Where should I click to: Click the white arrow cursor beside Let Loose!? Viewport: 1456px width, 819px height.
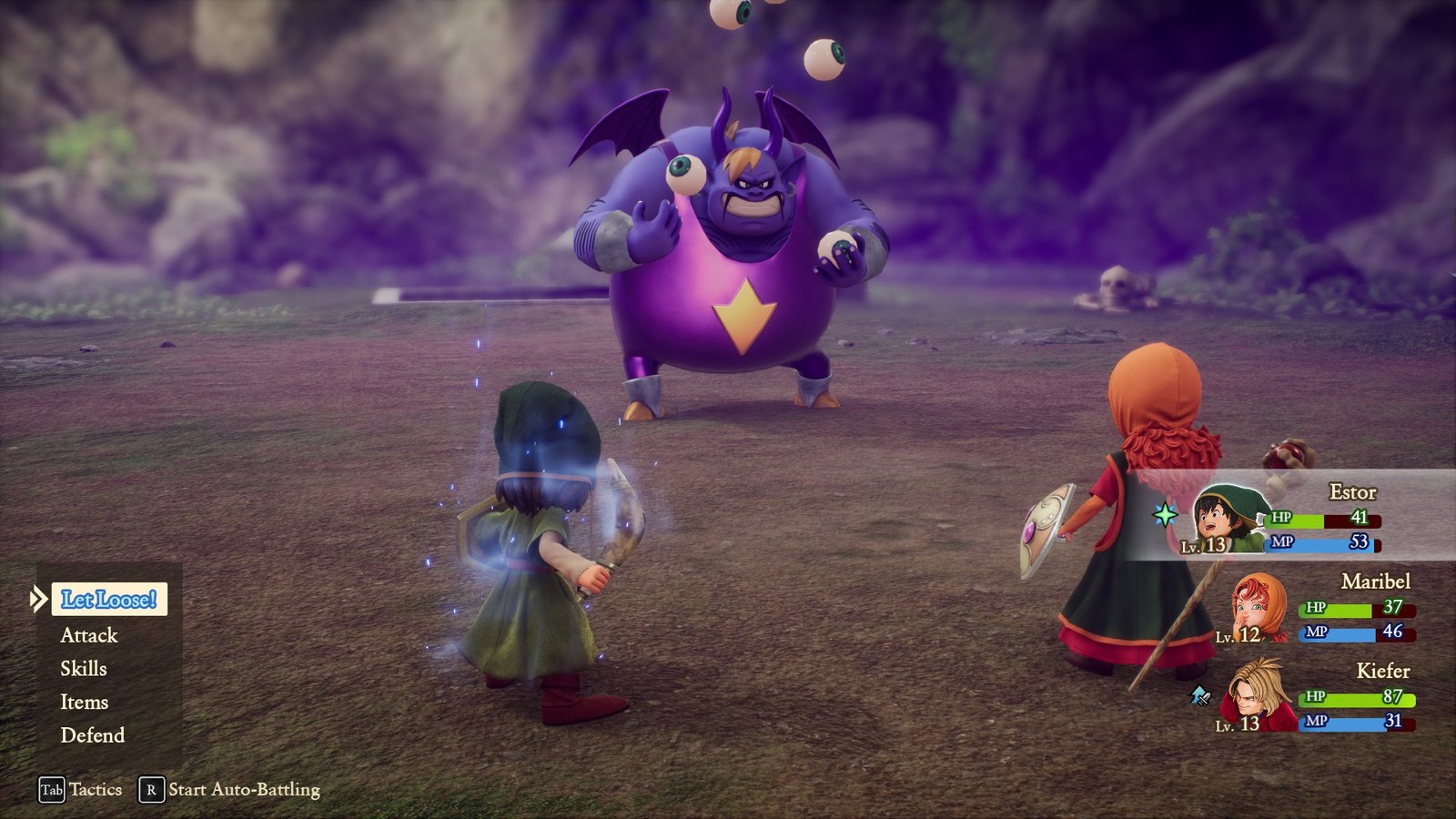click(38, 599)
